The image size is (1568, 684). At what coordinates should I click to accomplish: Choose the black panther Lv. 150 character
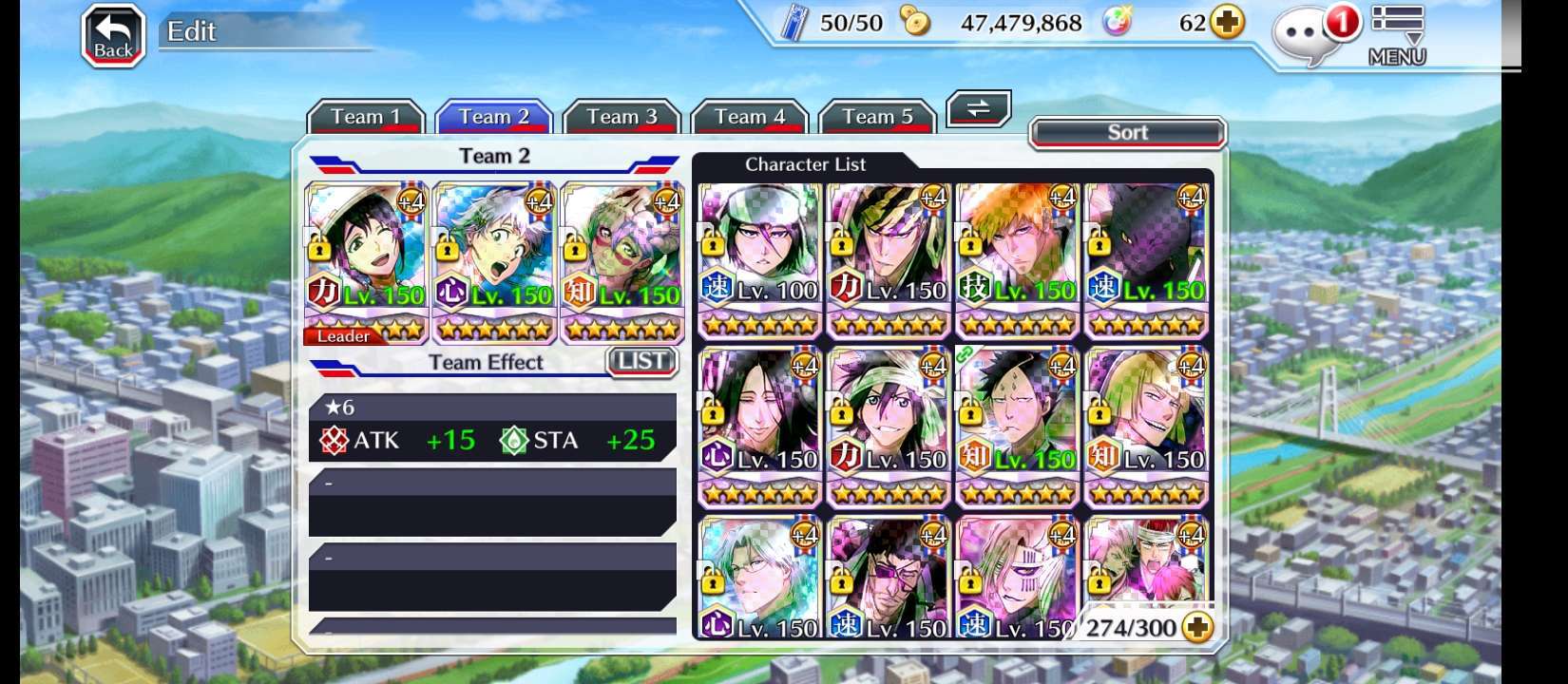click(1146, 258)
